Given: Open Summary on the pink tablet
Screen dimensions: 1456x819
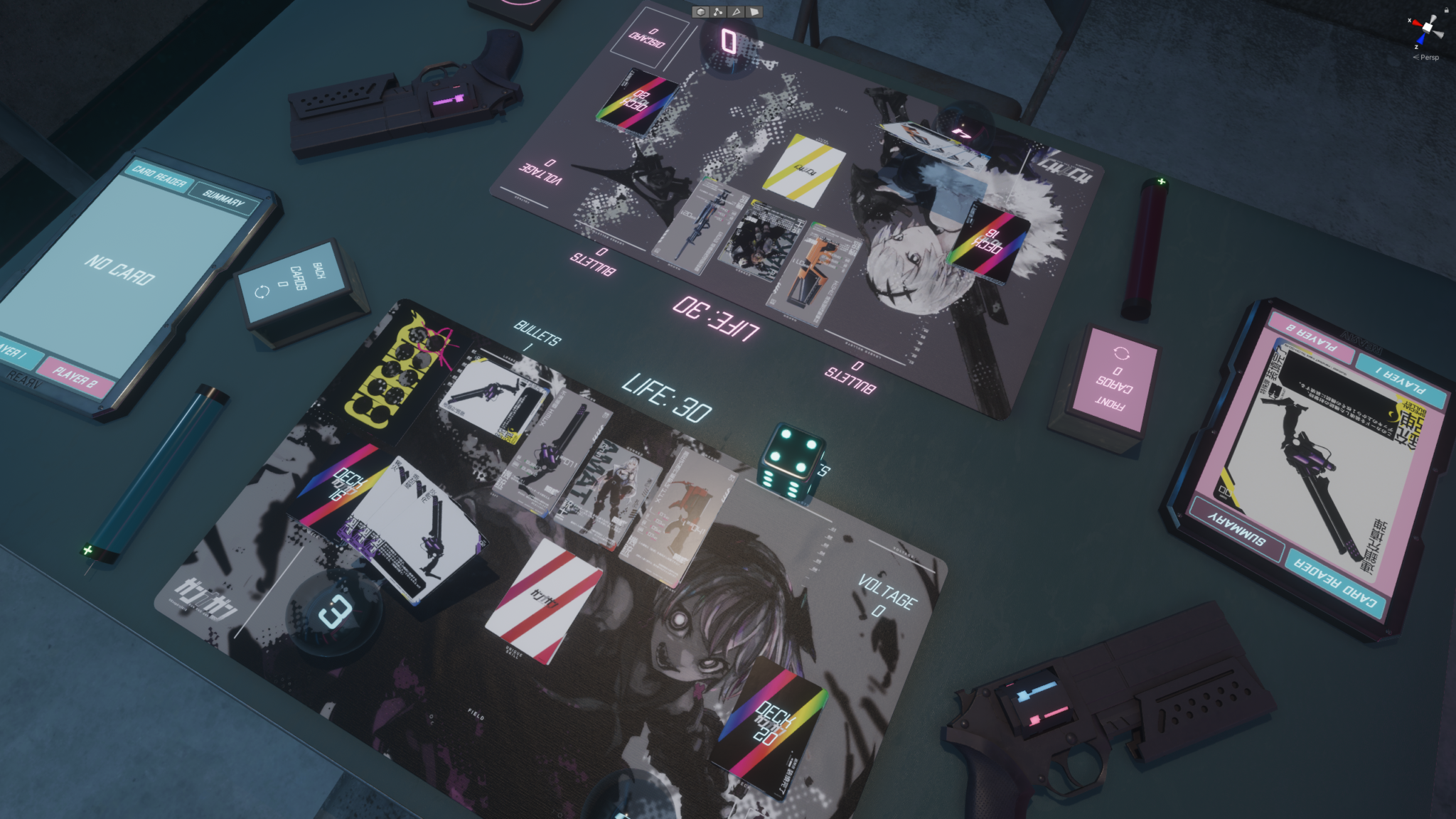Looking at the screenshot, I should click(1238, 528).
